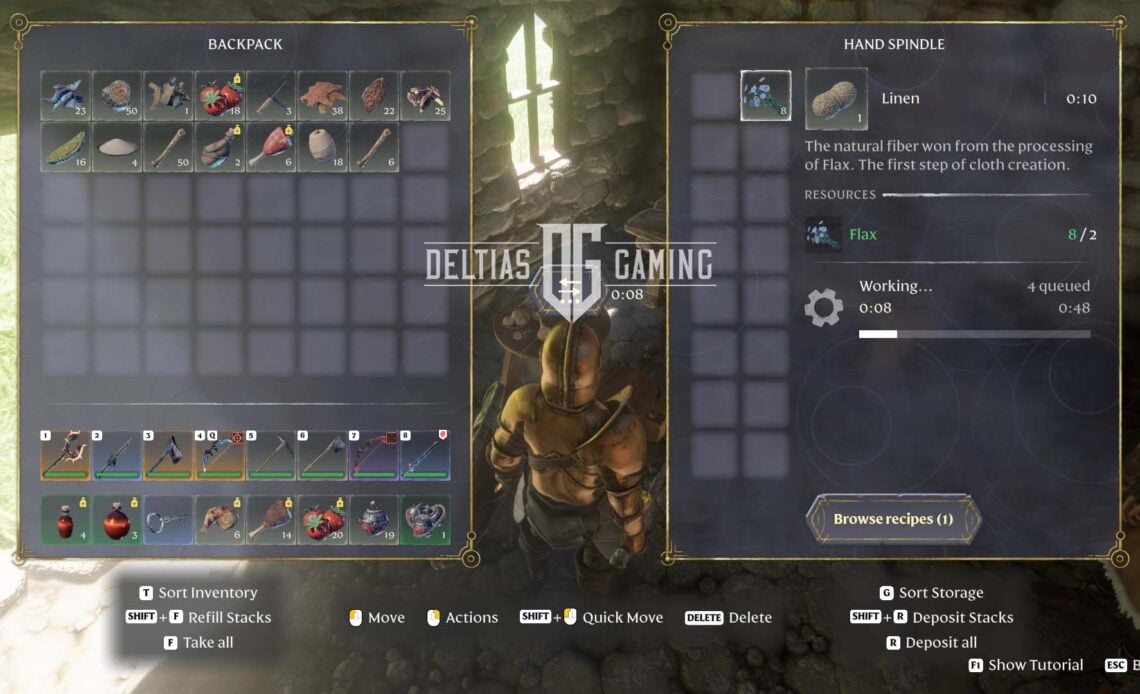Select the small red health potion
The height and width of the screenshot is (694, 1140).
66,520
